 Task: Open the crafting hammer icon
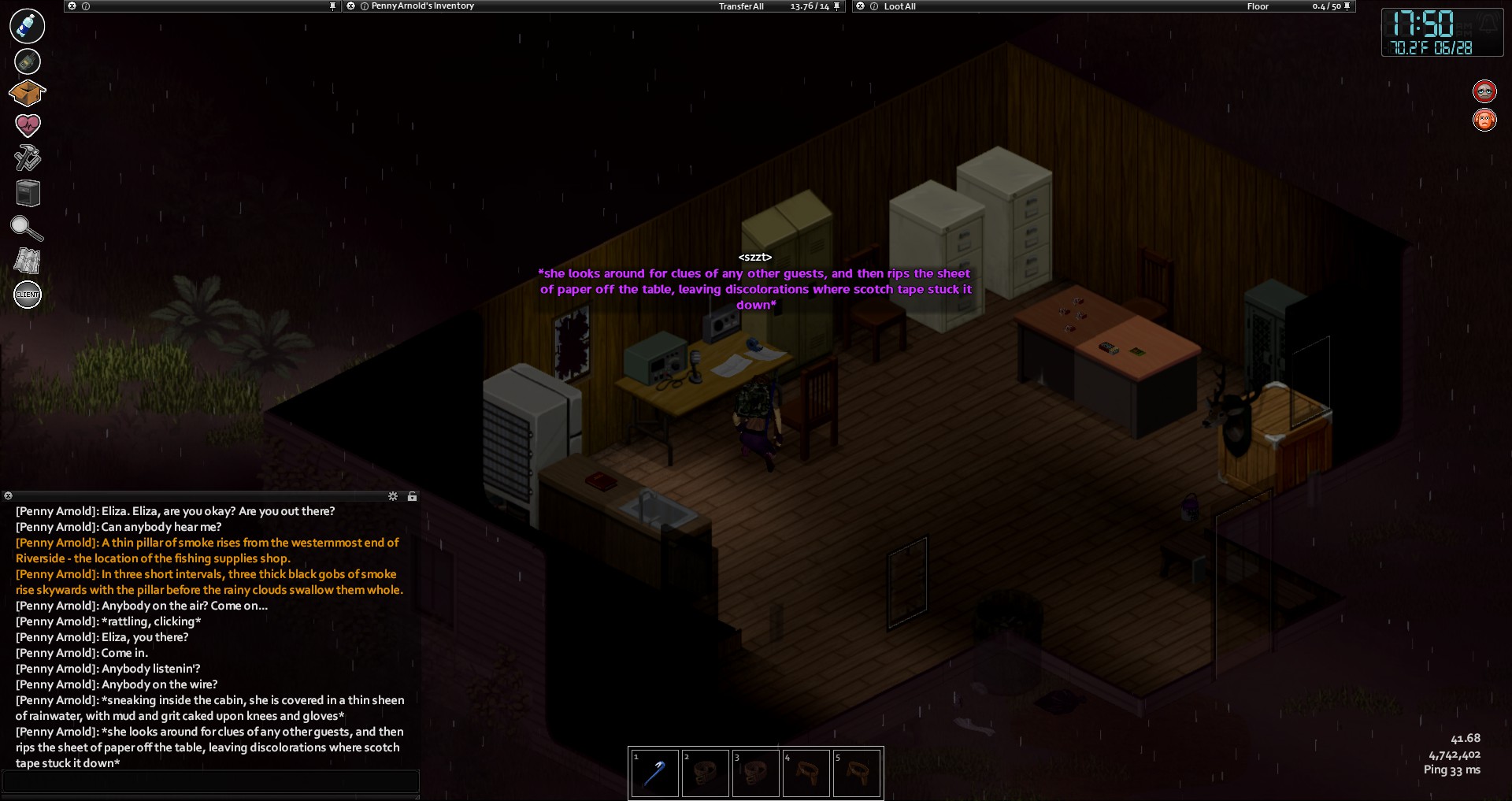28,158
